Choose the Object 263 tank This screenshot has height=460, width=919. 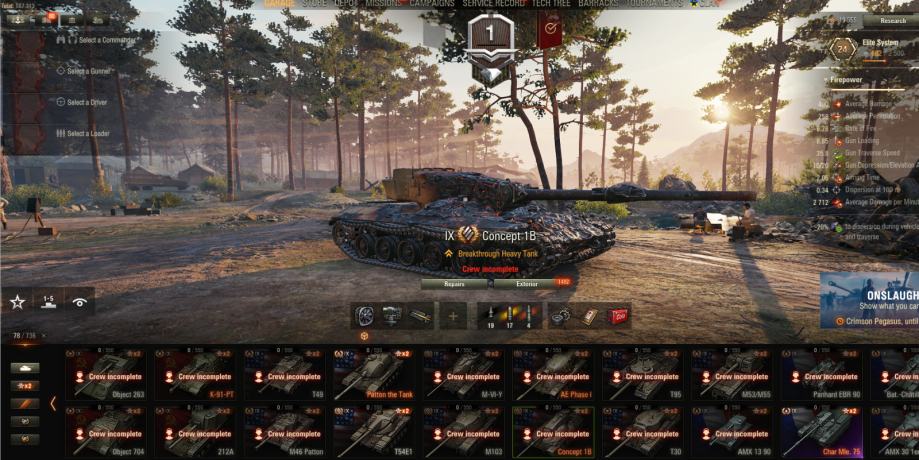coord(105,375)
